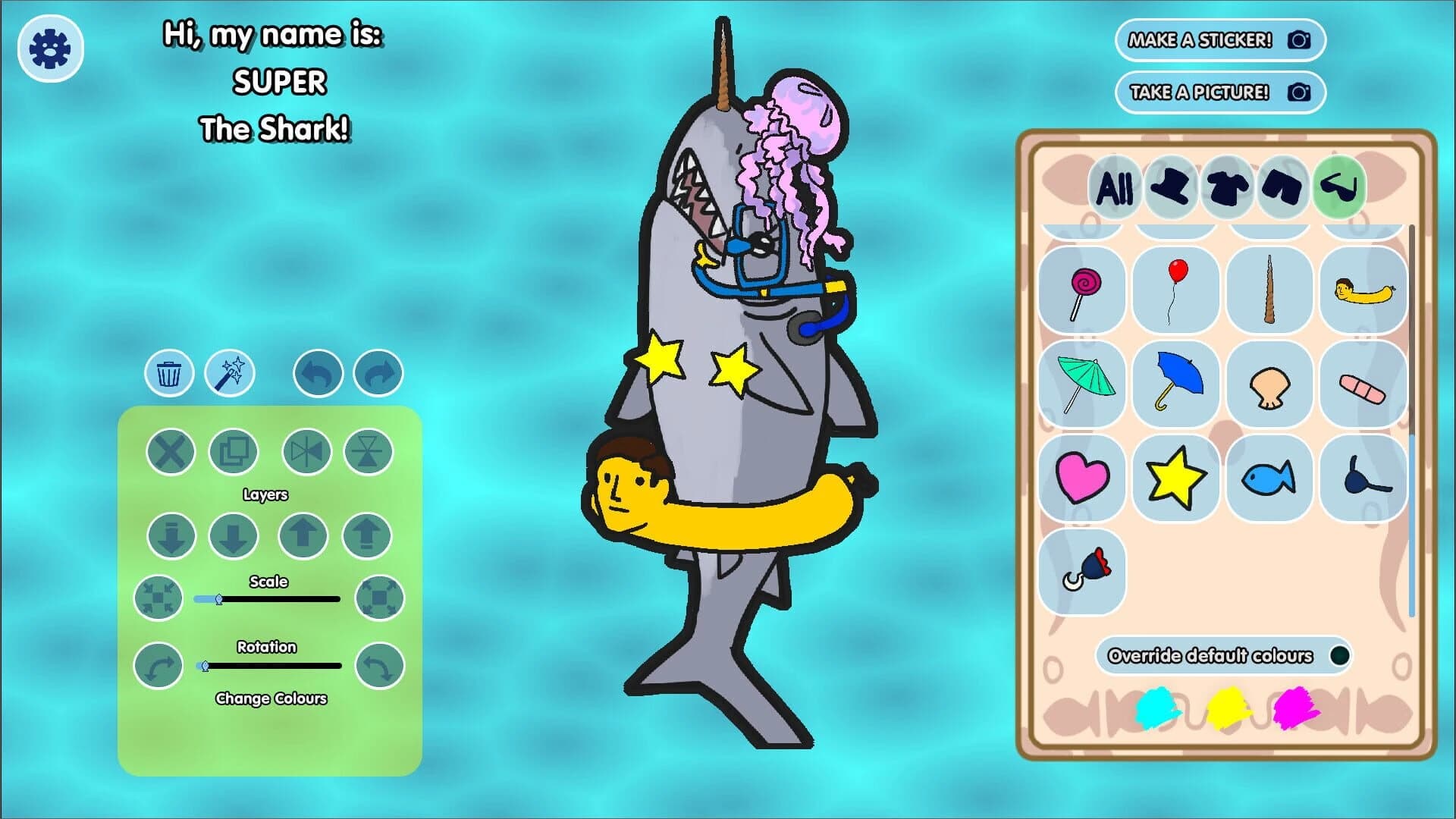
Task: Select the seashell accessory
Action: (1269, 384)
